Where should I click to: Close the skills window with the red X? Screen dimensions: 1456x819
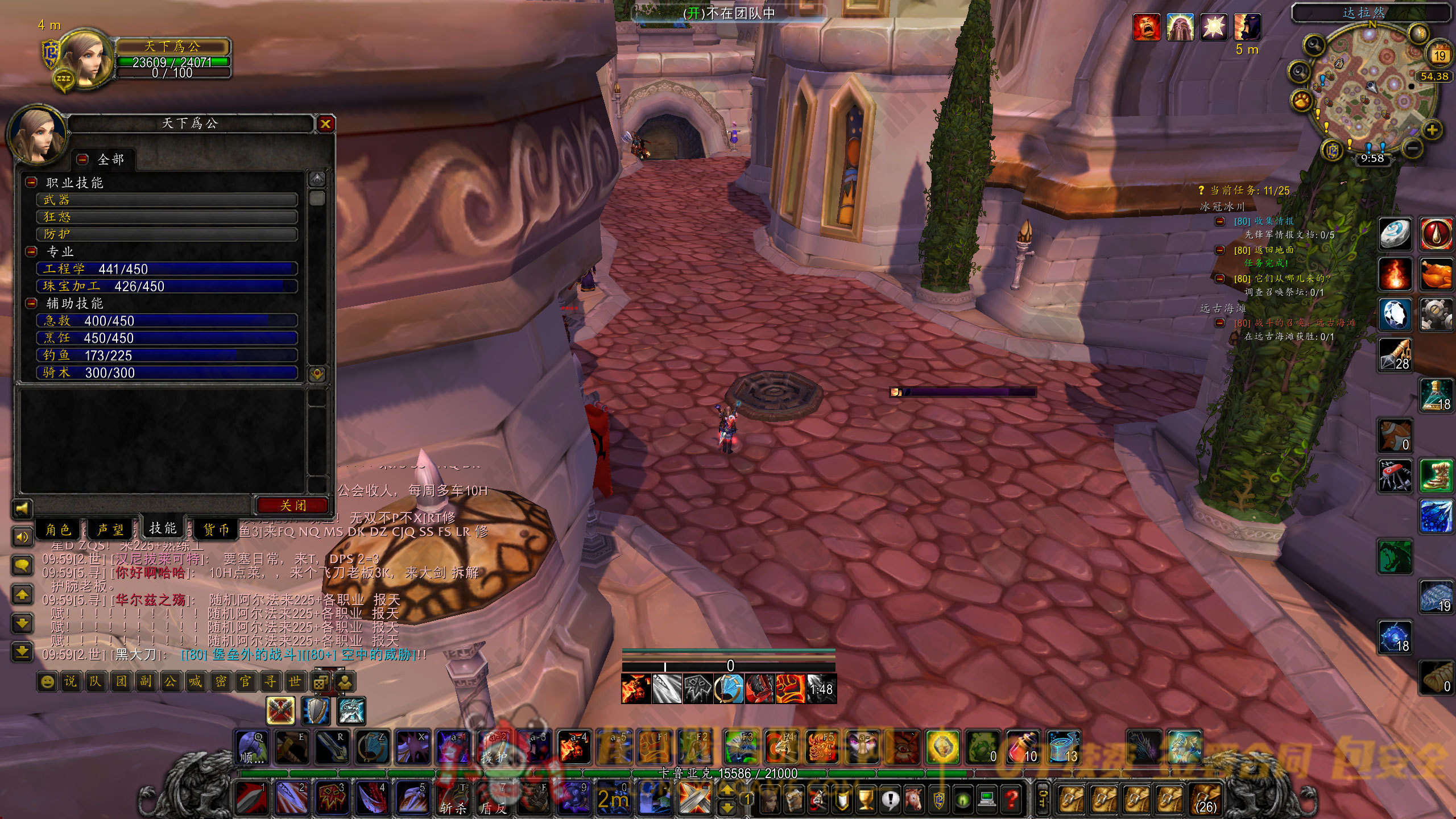tap(325, 124)
